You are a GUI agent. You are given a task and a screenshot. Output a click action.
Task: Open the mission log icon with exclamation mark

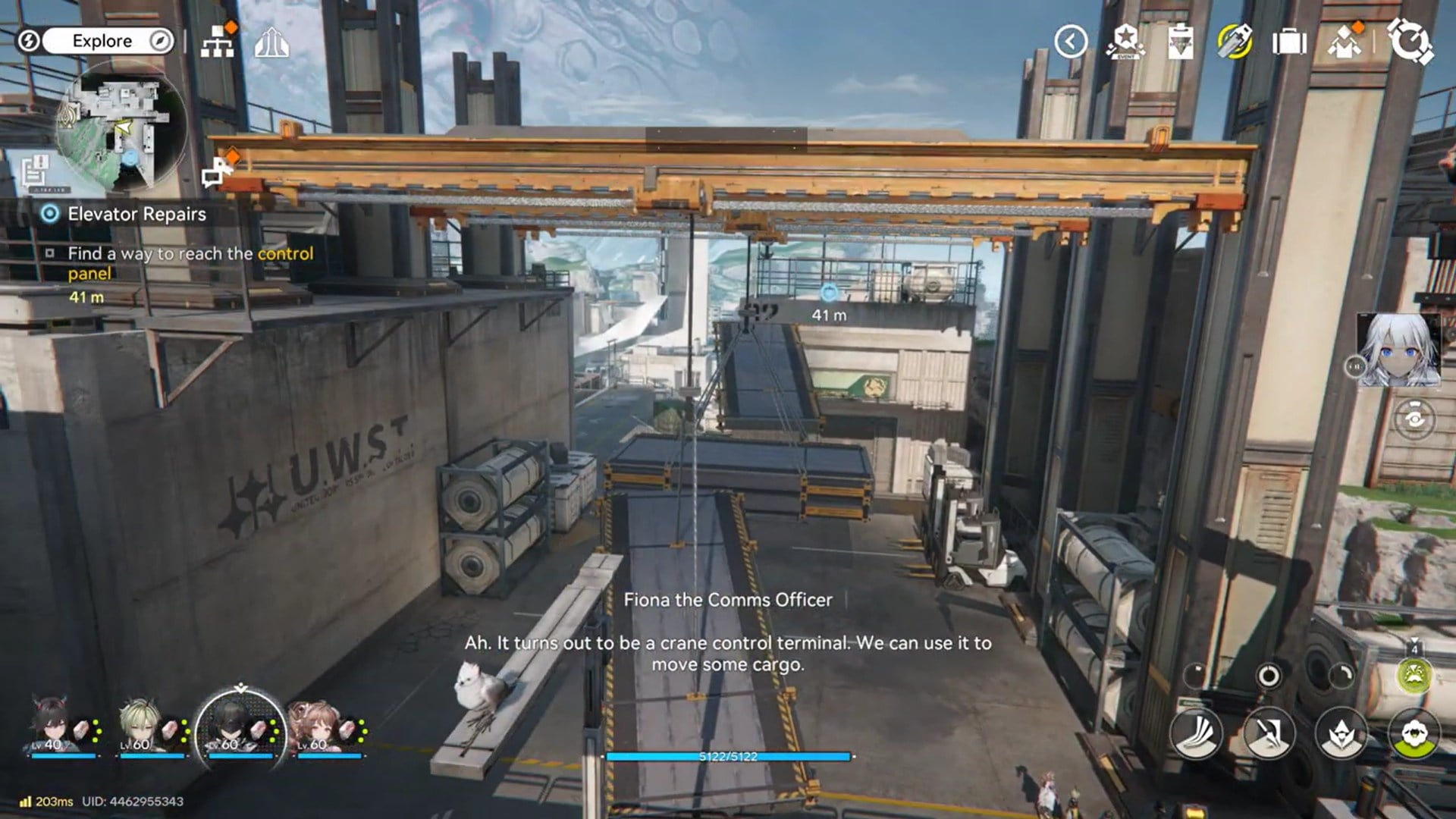tap(35, 172)
